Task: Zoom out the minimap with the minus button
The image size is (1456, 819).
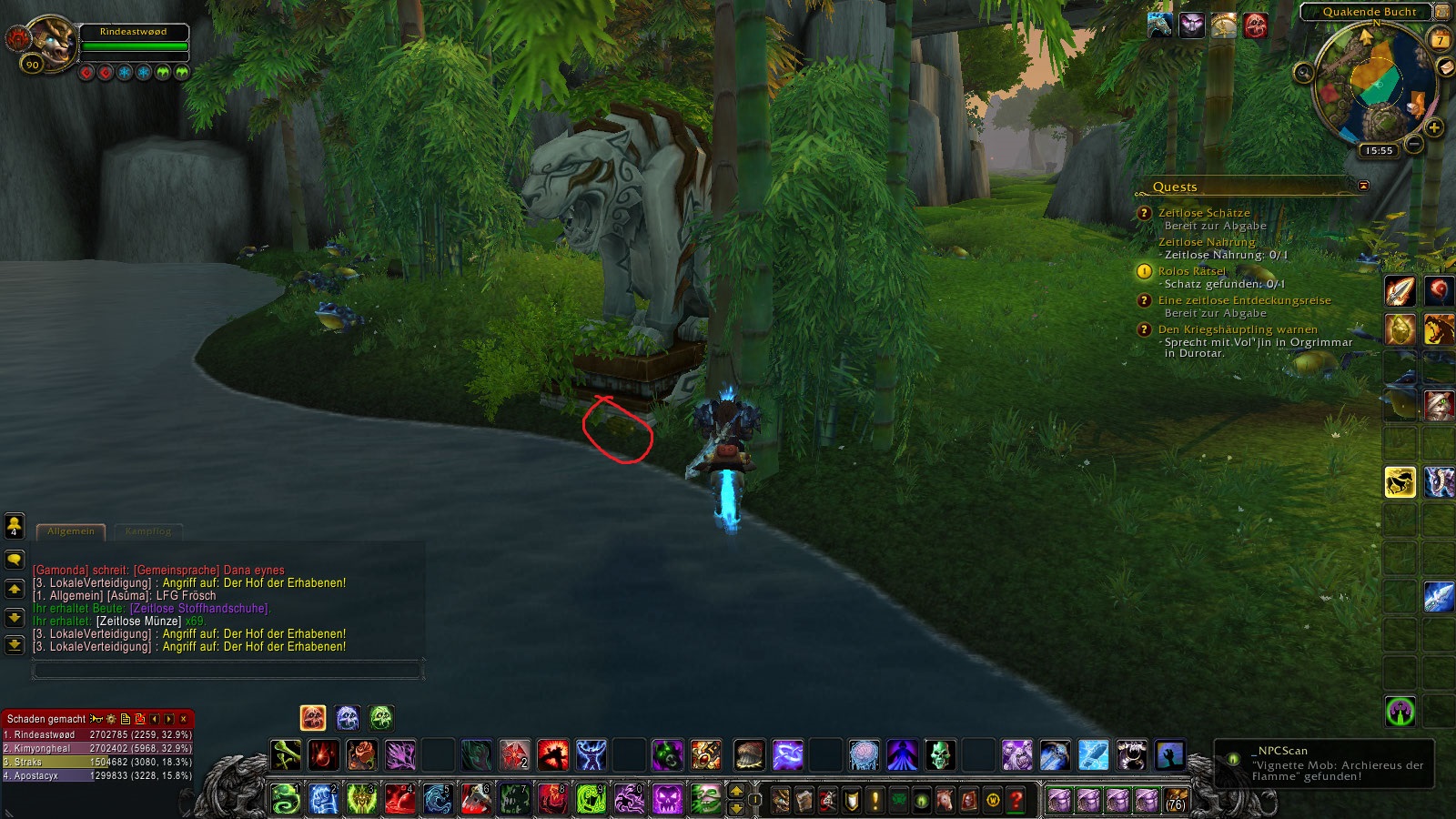Action: coord(1414,144)
